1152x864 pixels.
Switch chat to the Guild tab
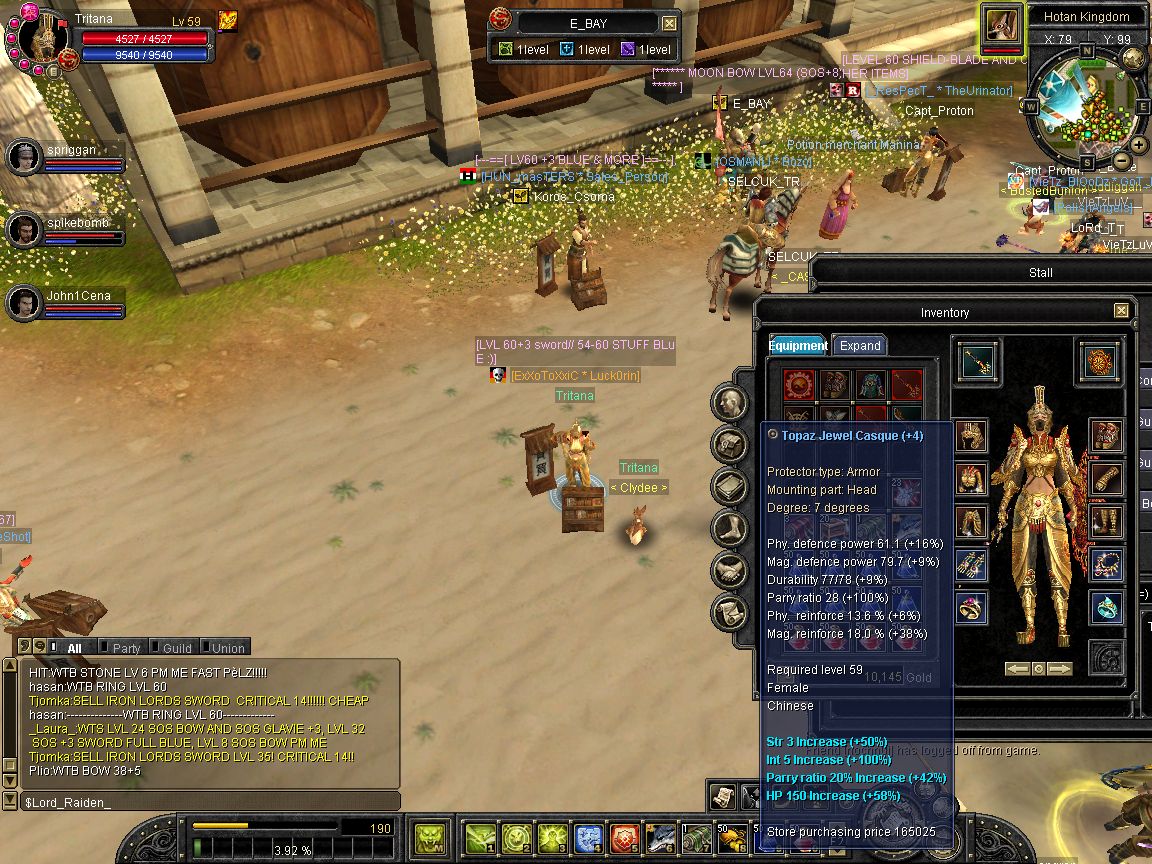[176, 648]
